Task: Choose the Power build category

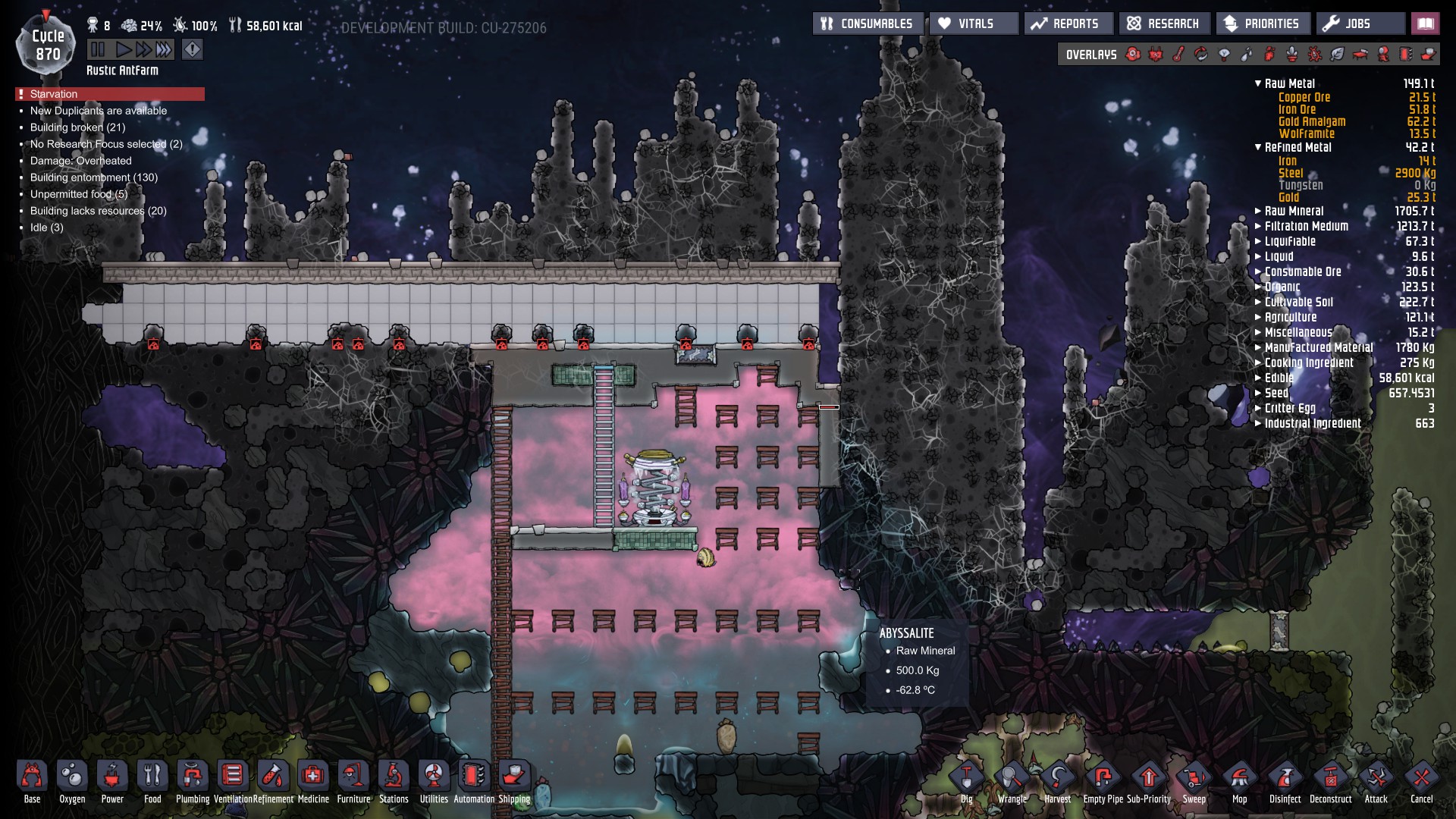Action: [112, 777]
